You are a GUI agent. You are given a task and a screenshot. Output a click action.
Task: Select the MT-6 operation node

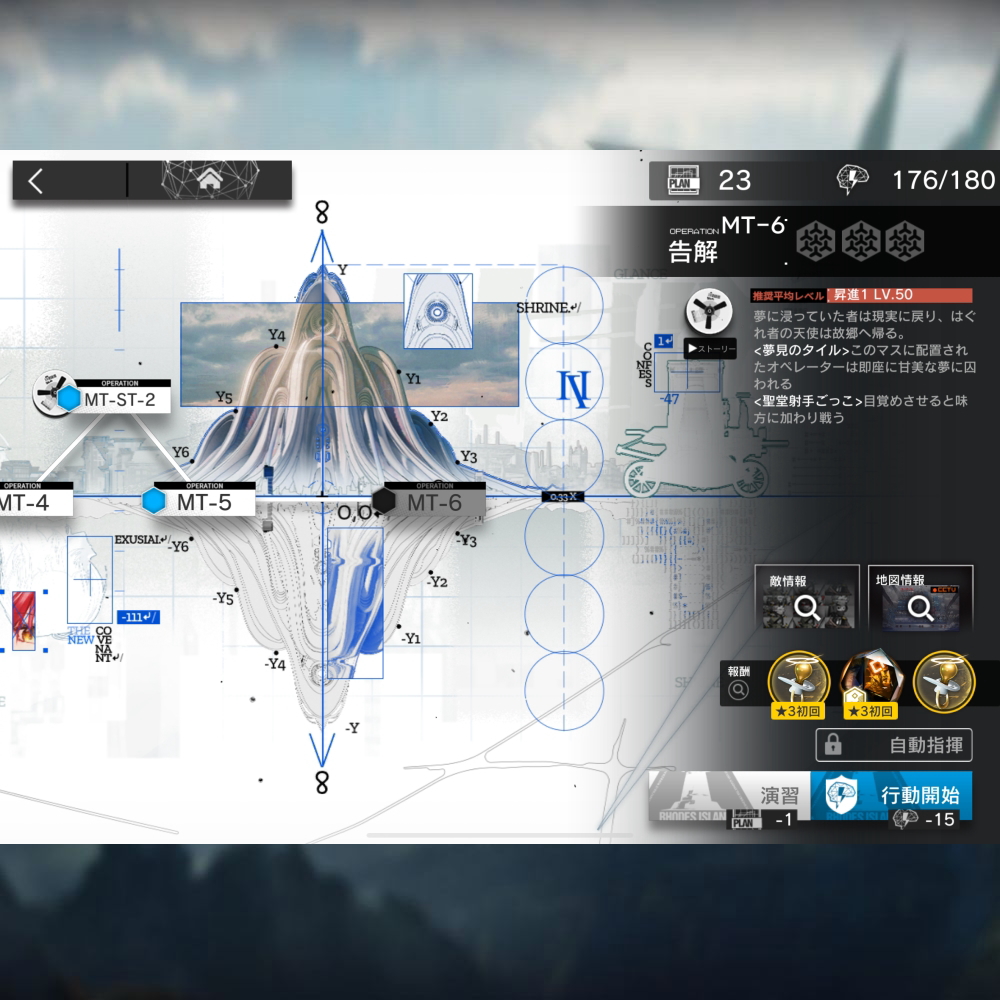428,502
